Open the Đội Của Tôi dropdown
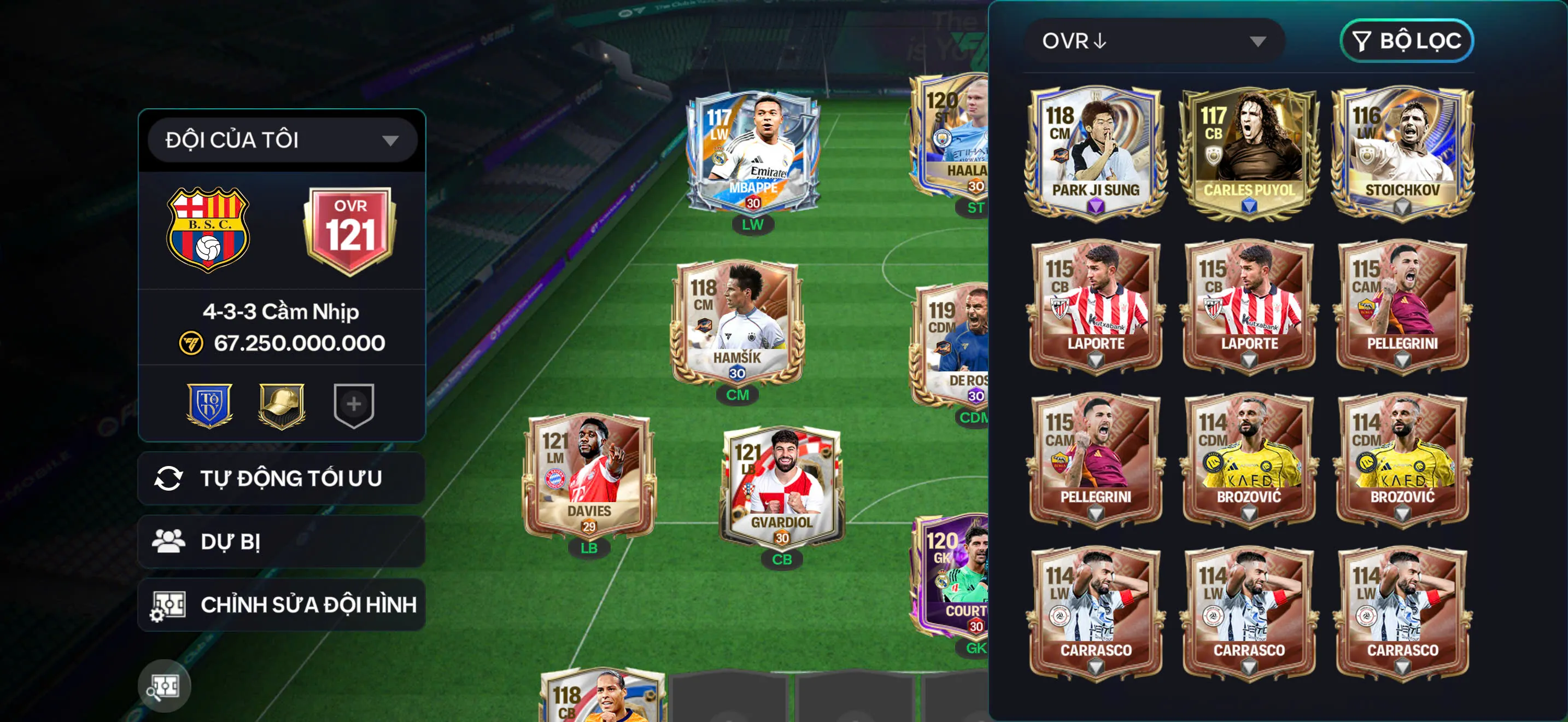The image size is (1568, 722). tap(282, 141)
